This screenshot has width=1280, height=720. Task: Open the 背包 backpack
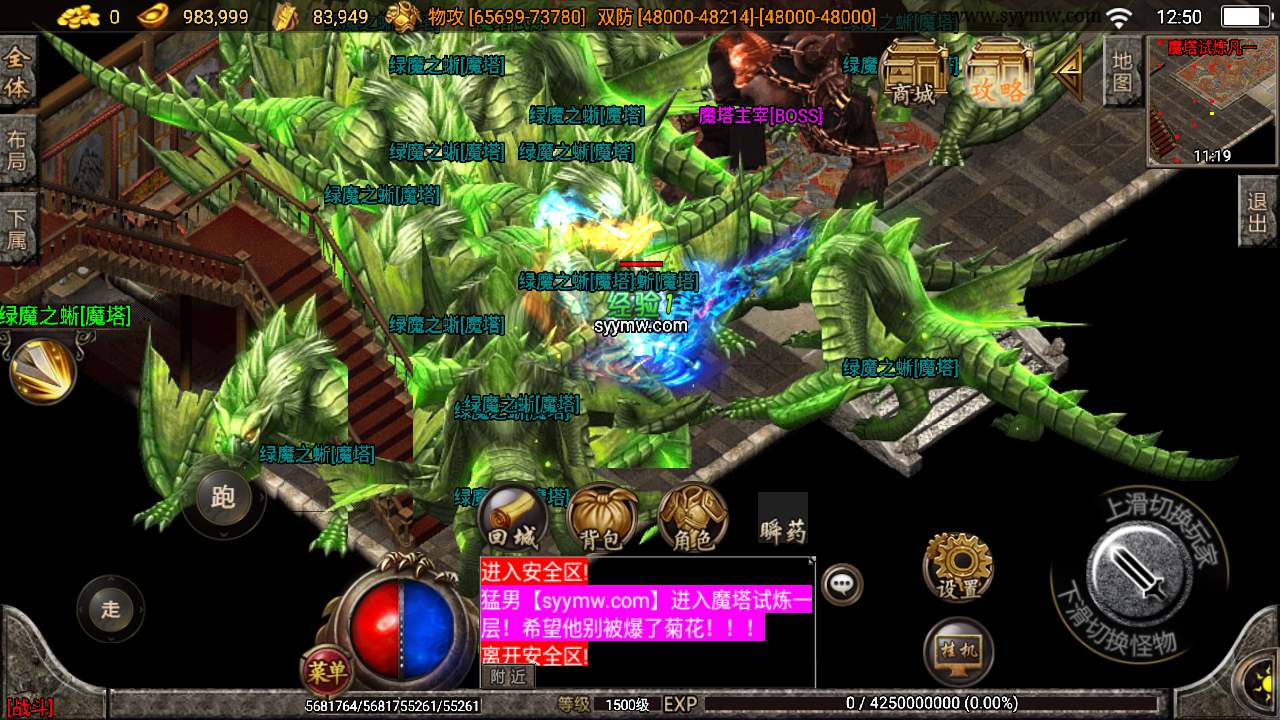602,519
